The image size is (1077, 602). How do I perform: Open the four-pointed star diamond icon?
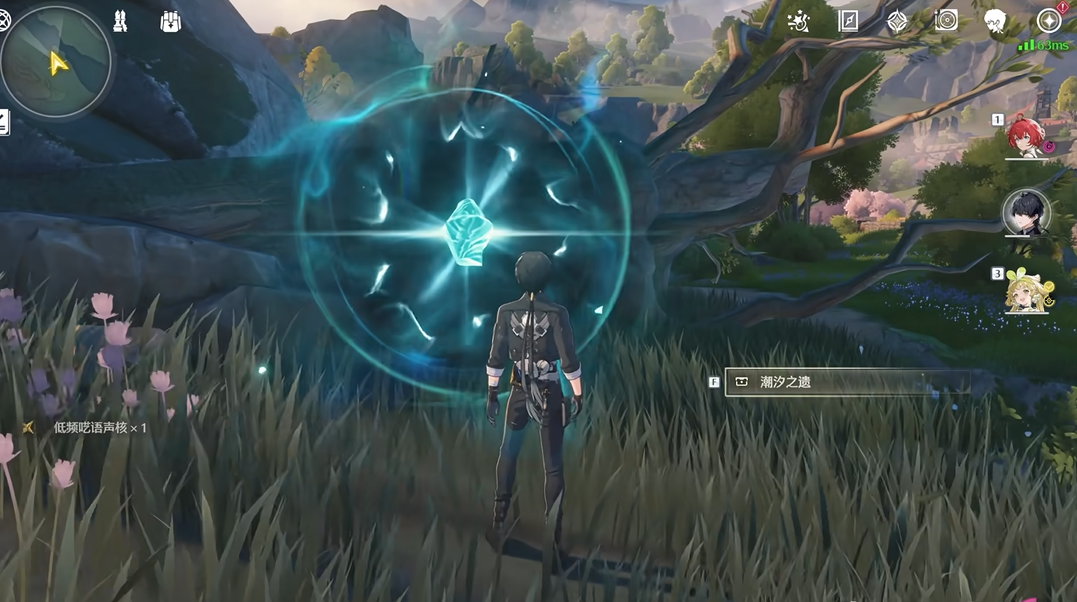(897, 21)
